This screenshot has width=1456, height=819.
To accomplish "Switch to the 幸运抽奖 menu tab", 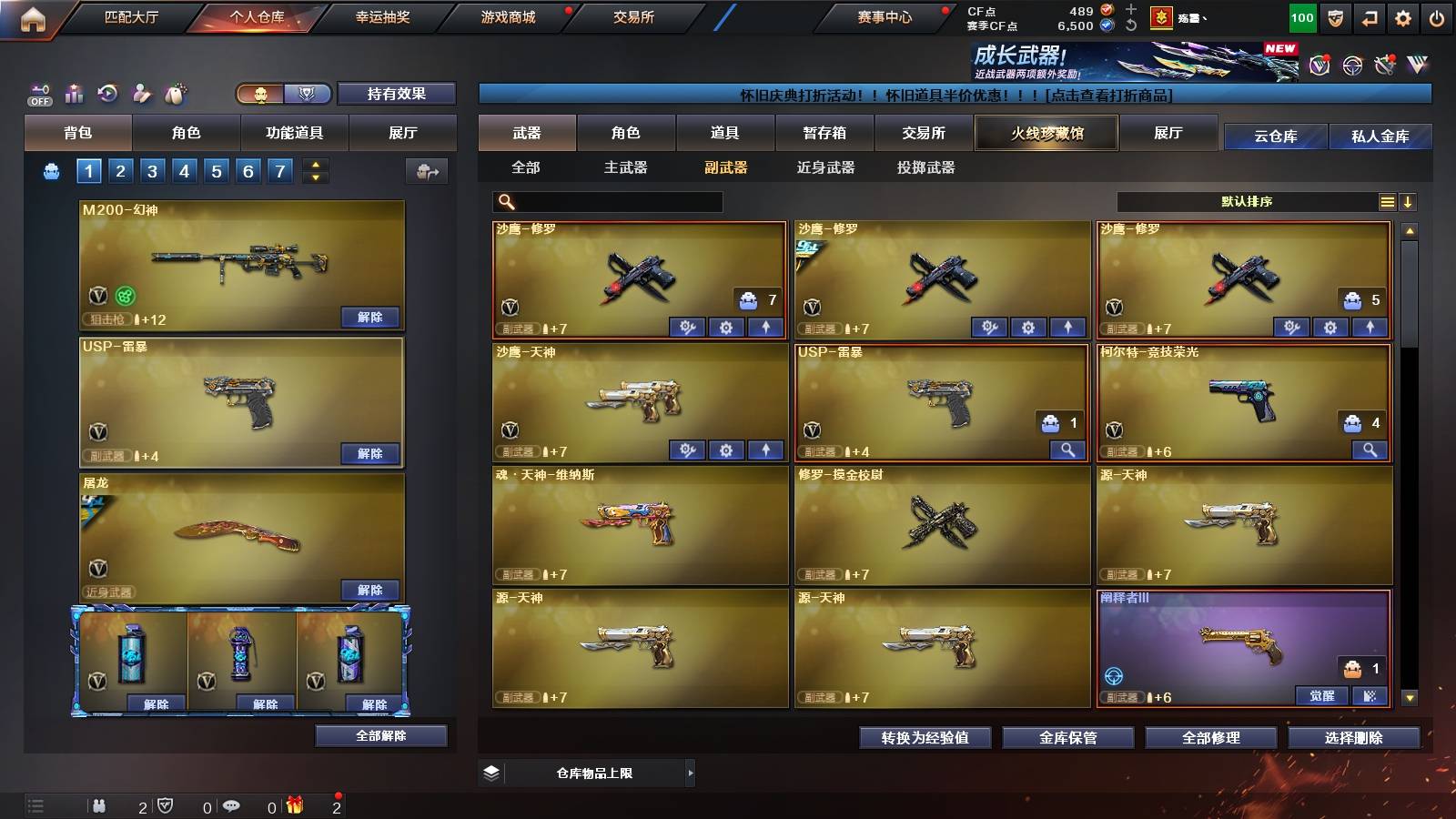I will [384, 17].
